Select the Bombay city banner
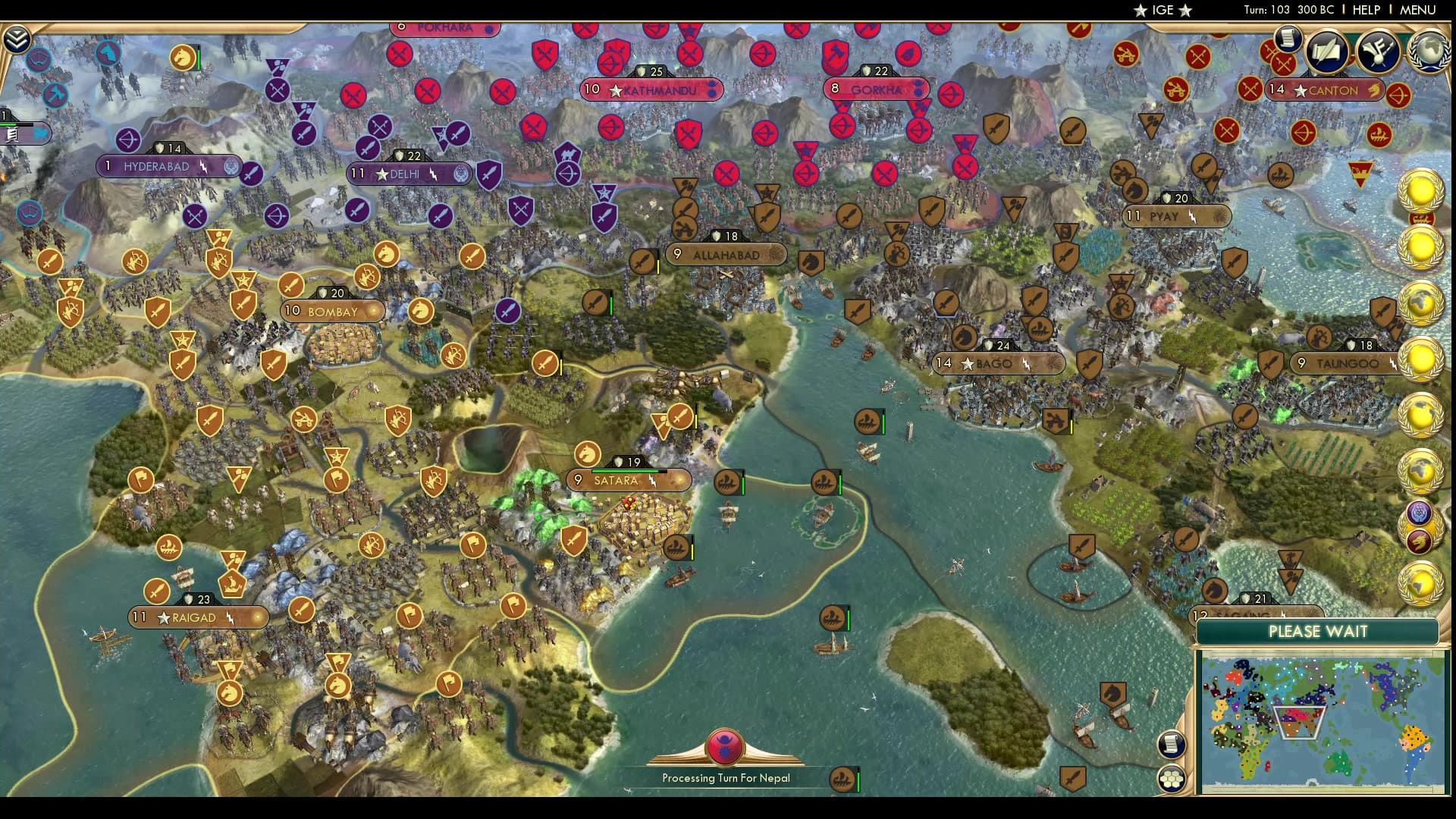 point(334,311)
